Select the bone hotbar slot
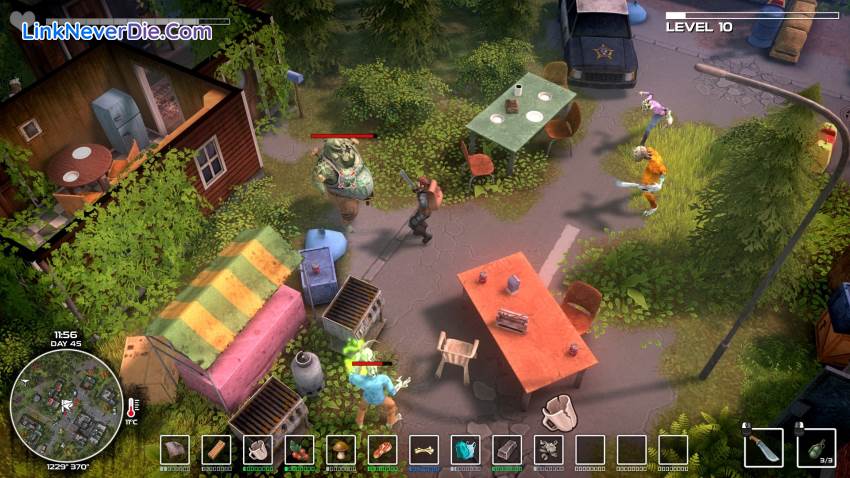850x478 pixels. tap(424, 450)
